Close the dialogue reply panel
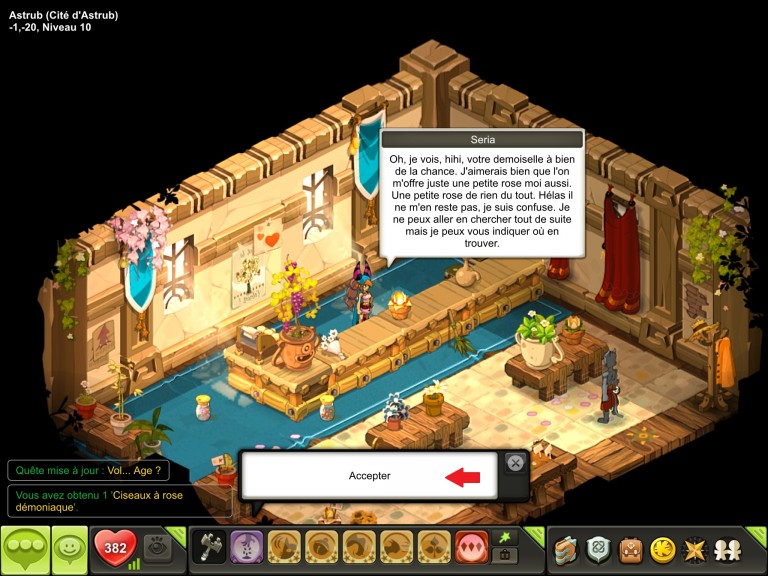The height and width of the screenshot is (576, 768). point(514,462)
